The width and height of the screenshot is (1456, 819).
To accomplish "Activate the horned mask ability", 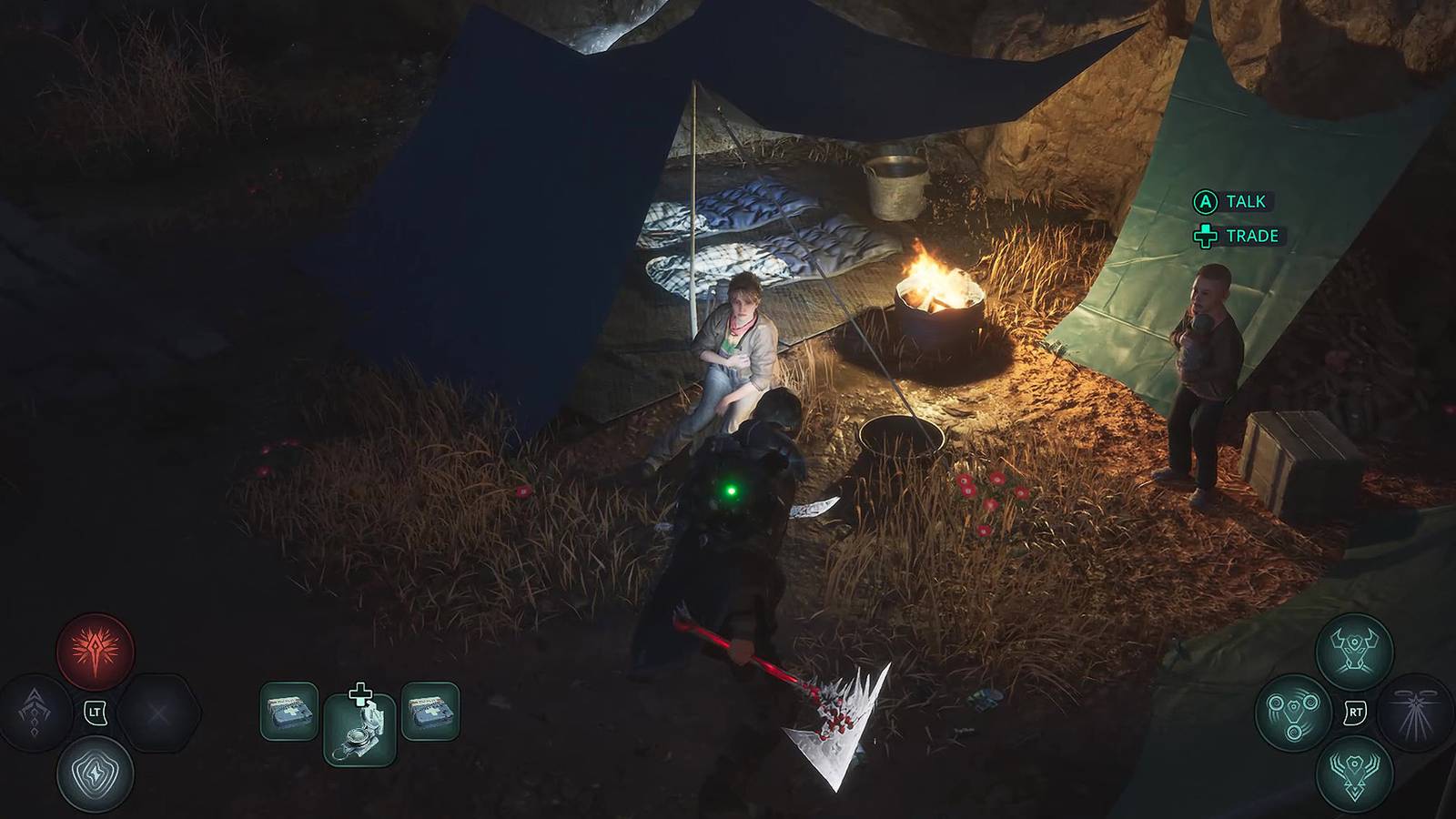I will click(x=1354, y=652).
